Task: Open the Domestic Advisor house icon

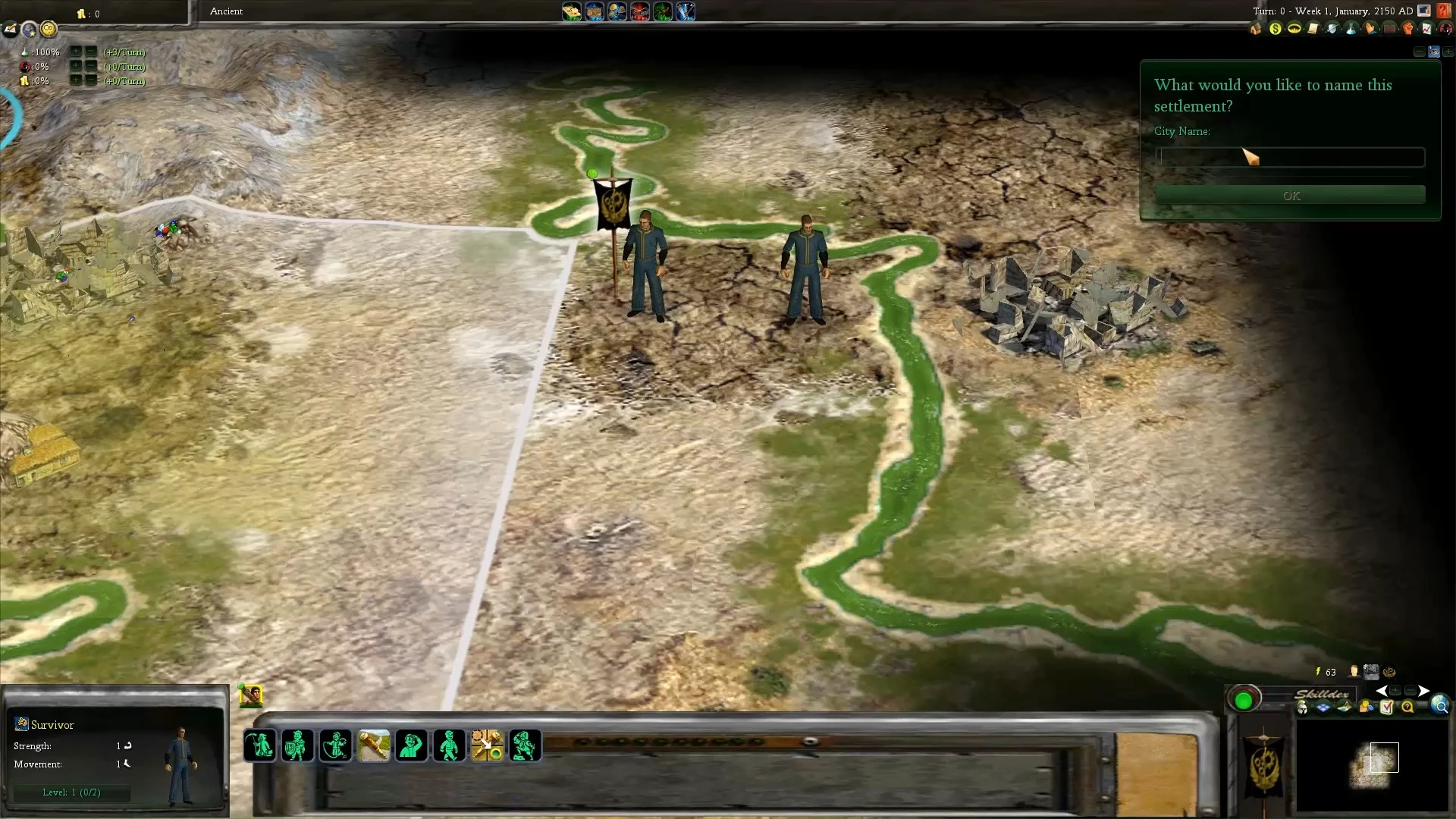Action: (x=1255, y=29)
